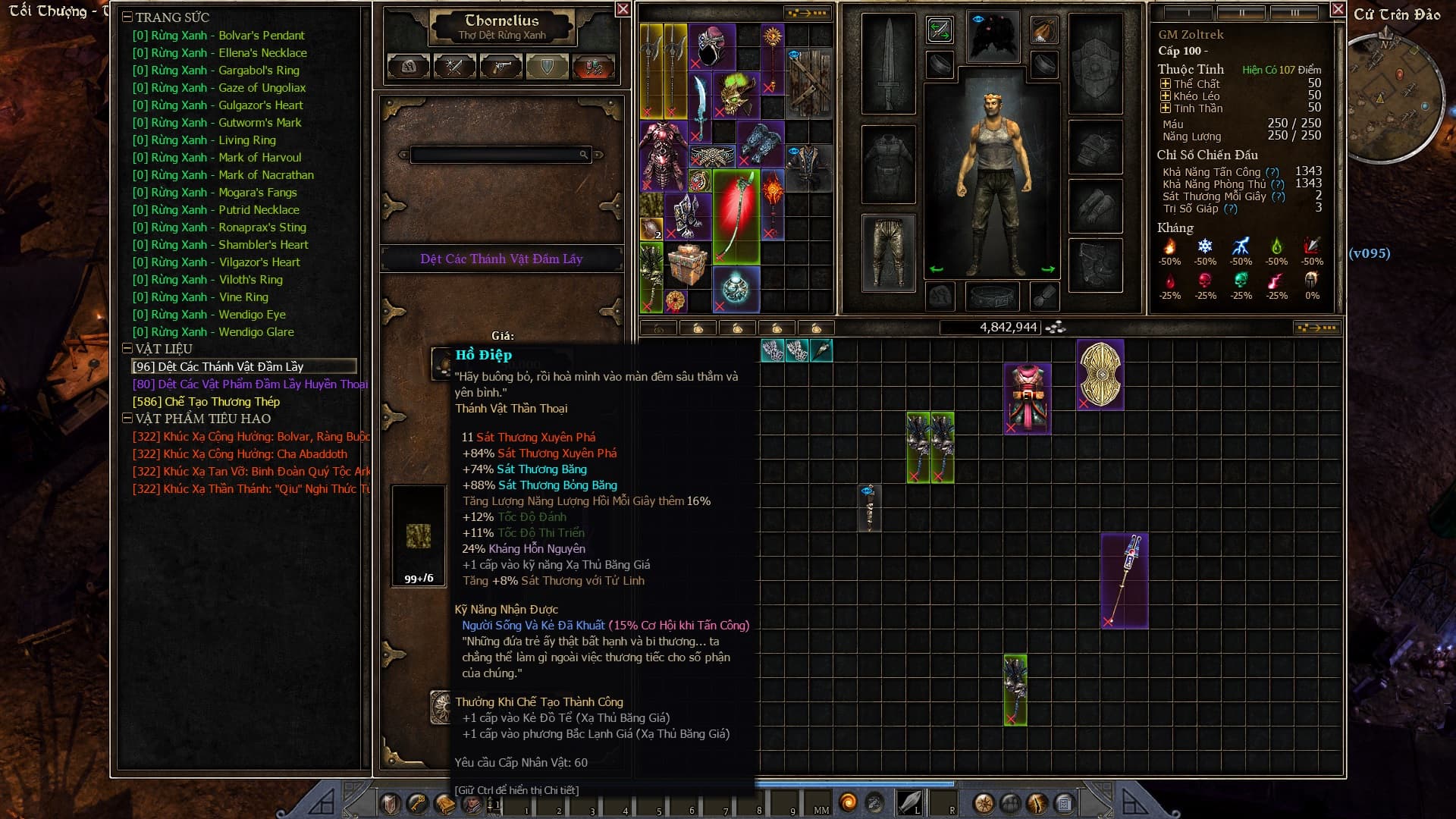Image resolution: width=1456 pixels, height=819 pixels.
Task: Choose Khúc Xạ Cộng Hưởng: Cha Abaddoth
Action: tap(240, 454)
